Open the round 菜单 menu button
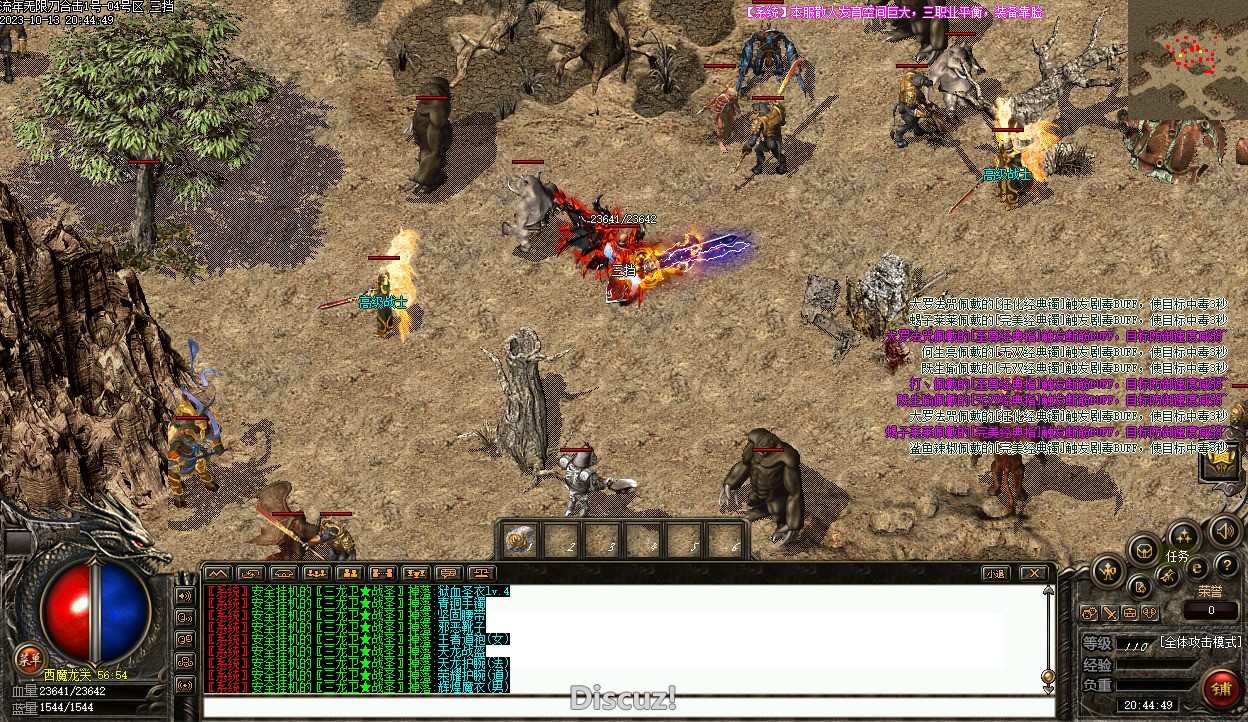 tap(29, 659)
